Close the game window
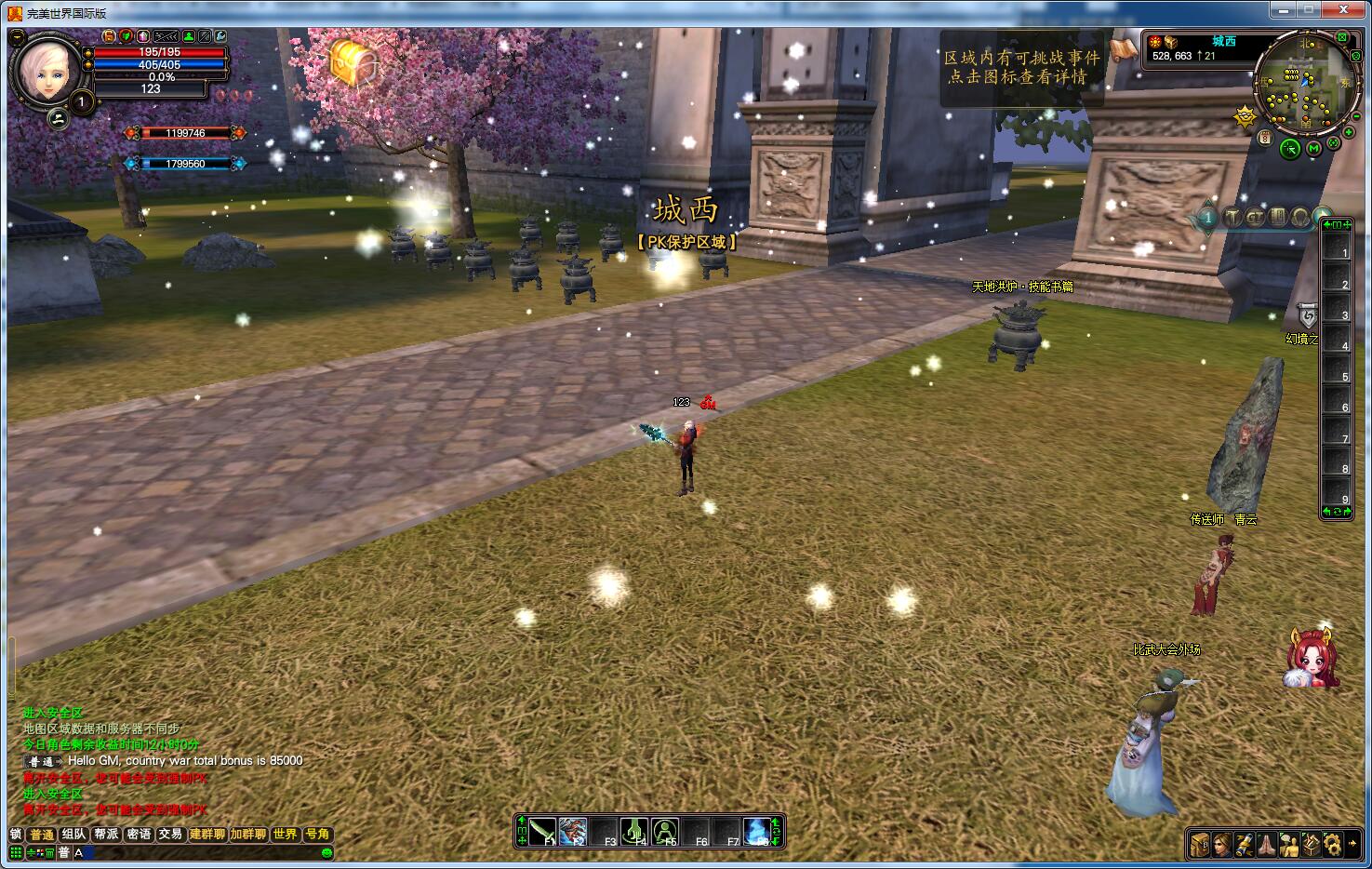This screenshot has height=869, width=1372. [x=1344, y=11]
